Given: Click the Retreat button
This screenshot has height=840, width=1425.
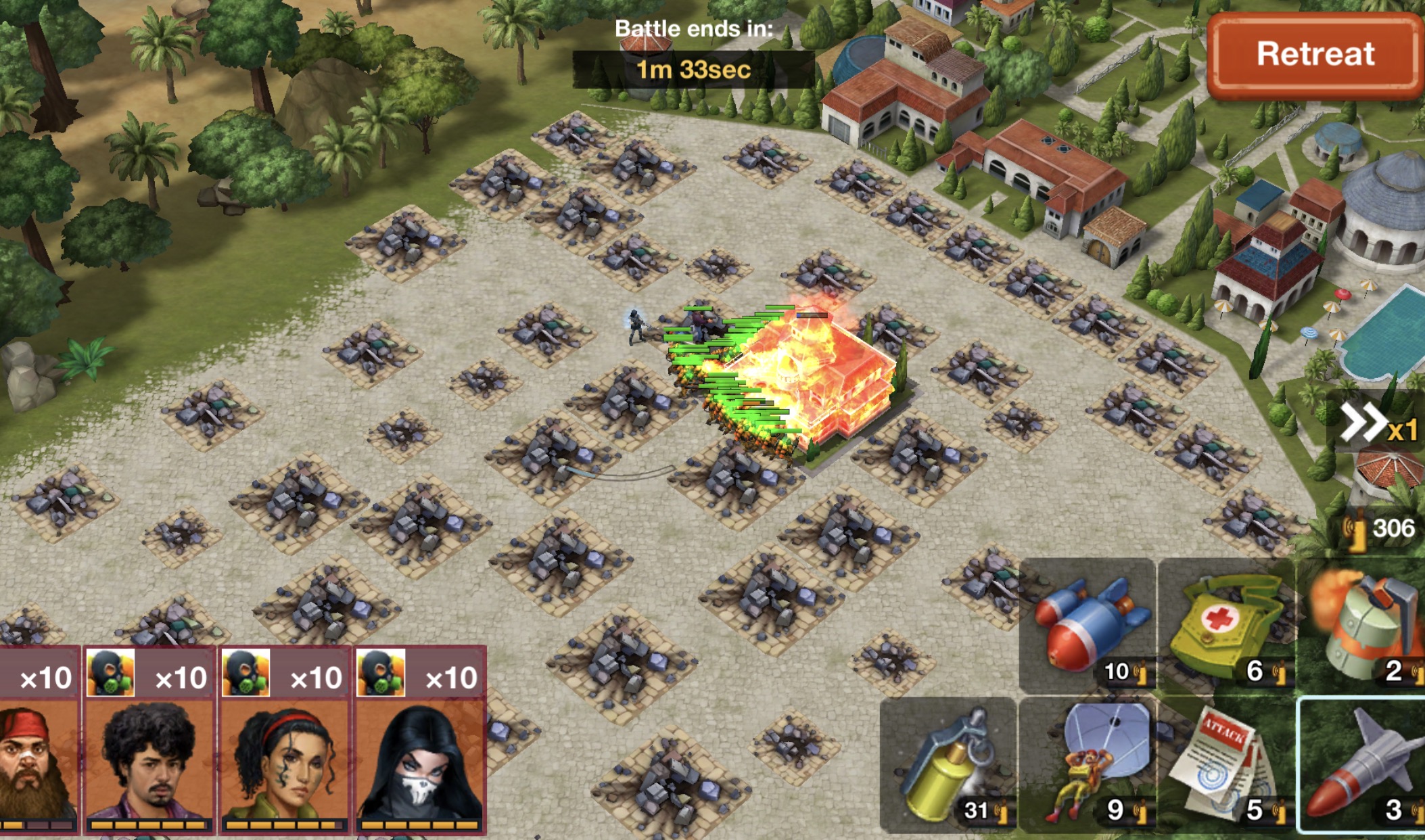Looking at the screenshot, I should [x=1314, y=54].
